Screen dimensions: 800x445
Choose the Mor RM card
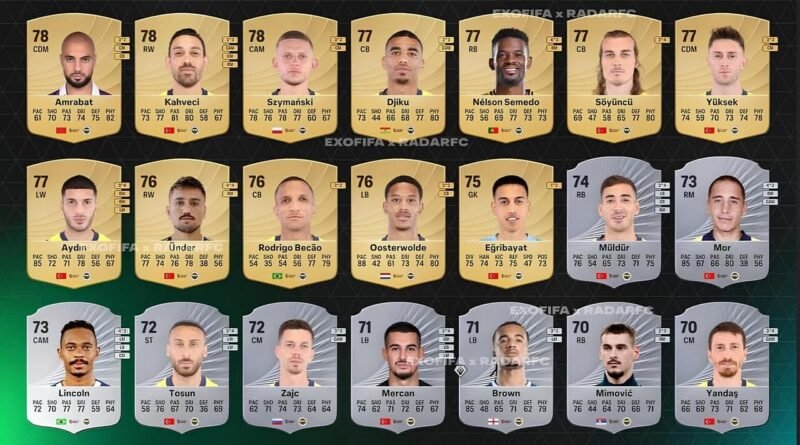pyautogui.click(x=722, y=222)
